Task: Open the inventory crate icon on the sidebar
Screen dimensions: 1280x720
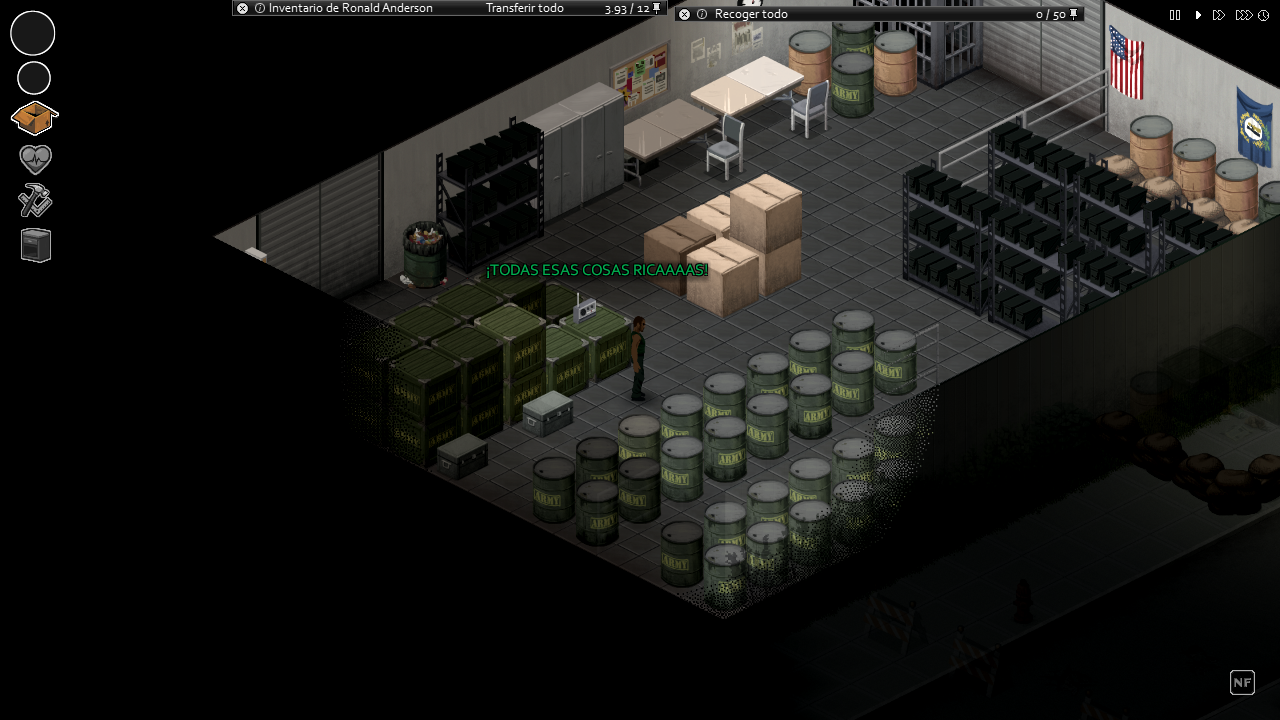Action: 33,117
